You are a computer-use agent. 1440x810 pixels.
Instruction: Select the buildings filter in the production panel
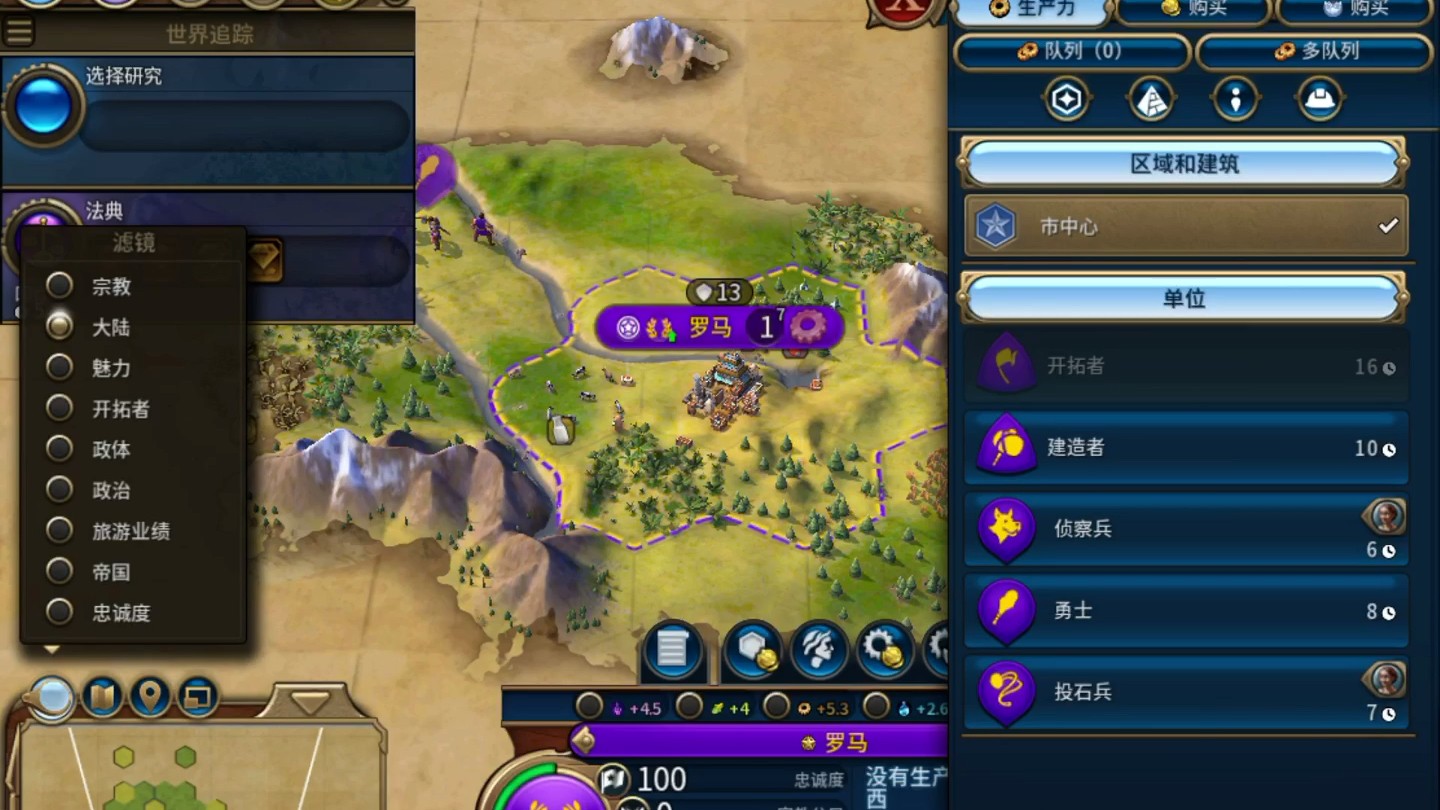pyautogui.click(x=1320, y=98)
